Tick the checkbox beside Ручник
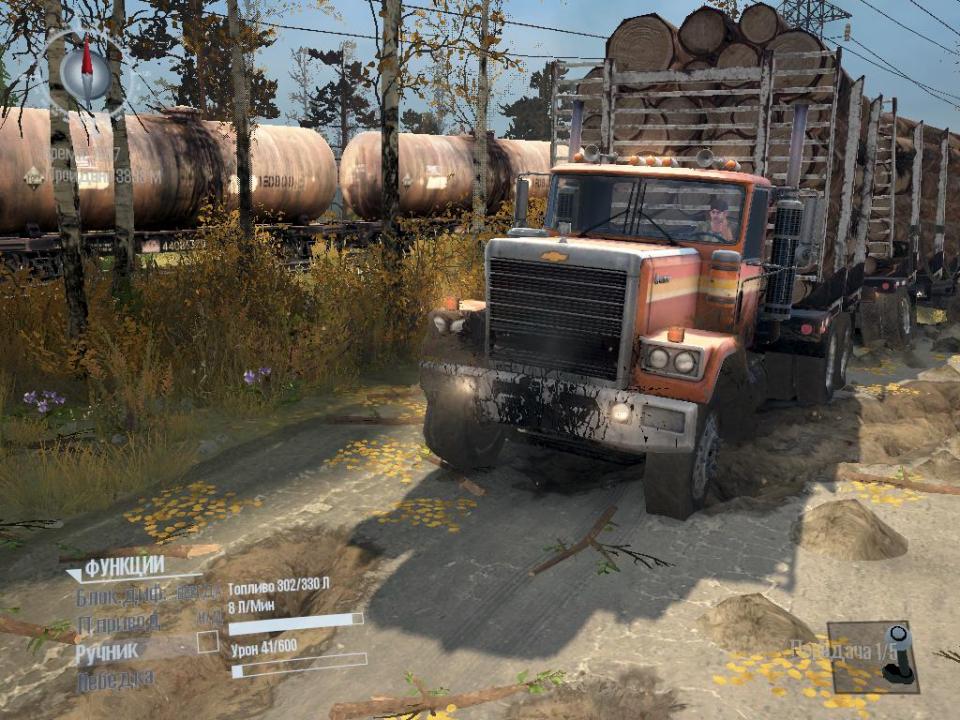This screenshot has width=960, height=720. (208, 642)
